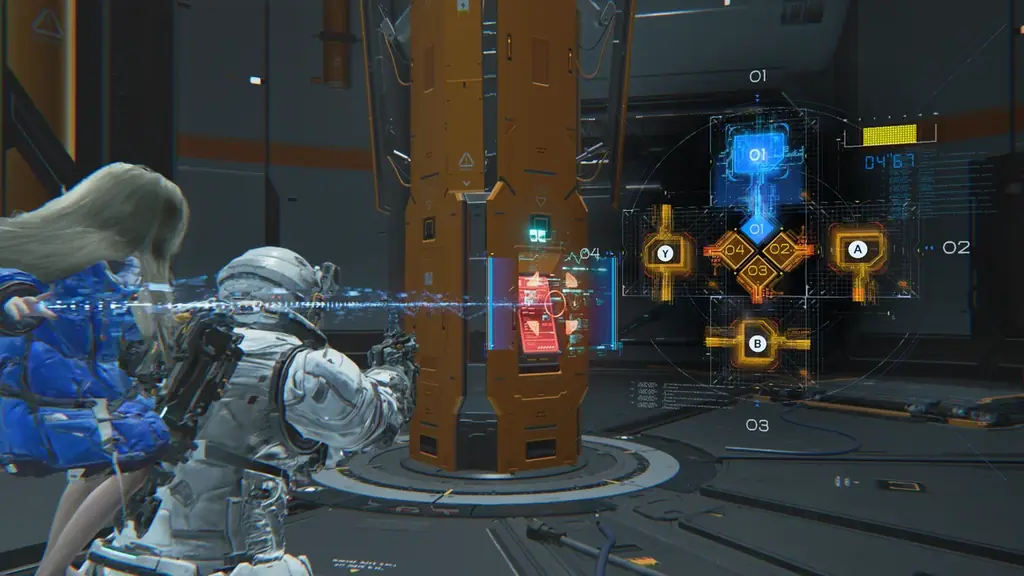Image resolution: width=1024 pixels, height=576 pixels.
Task: Select the blue 01 node at top
Action: [757, 156]
